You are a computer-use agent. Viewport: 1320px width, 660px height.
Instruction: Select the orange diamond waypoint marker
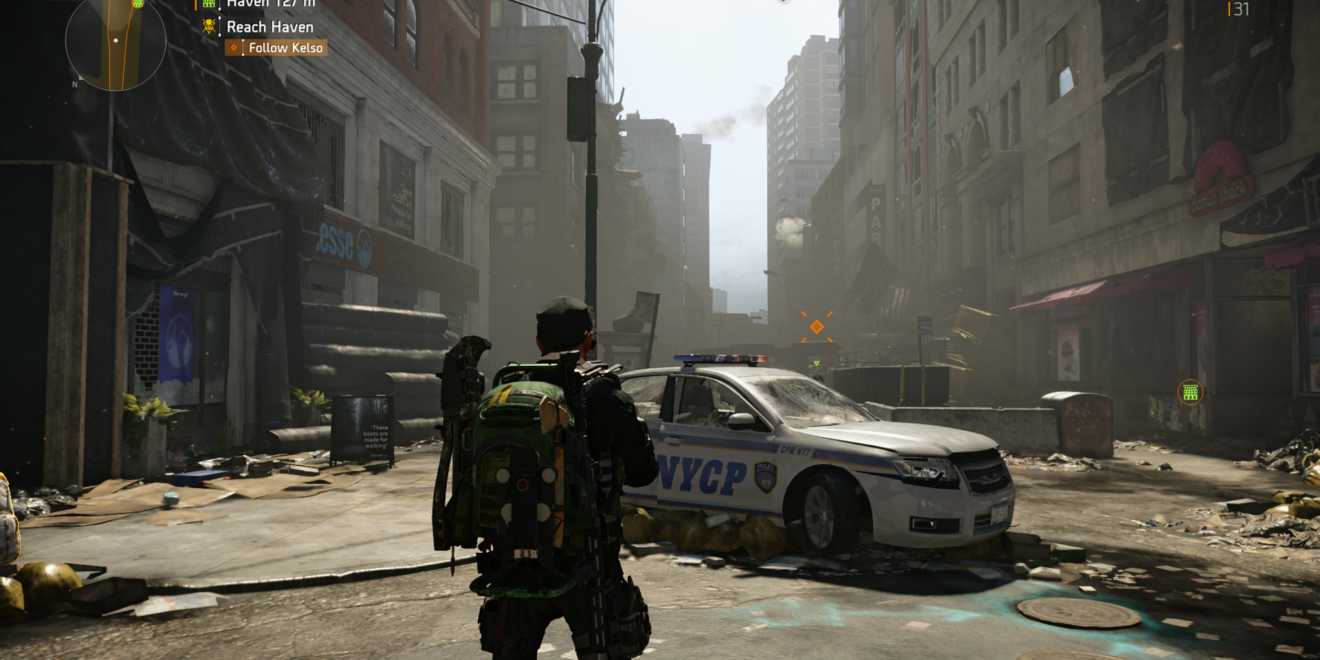pyautogui.click(x=817, y=326)
